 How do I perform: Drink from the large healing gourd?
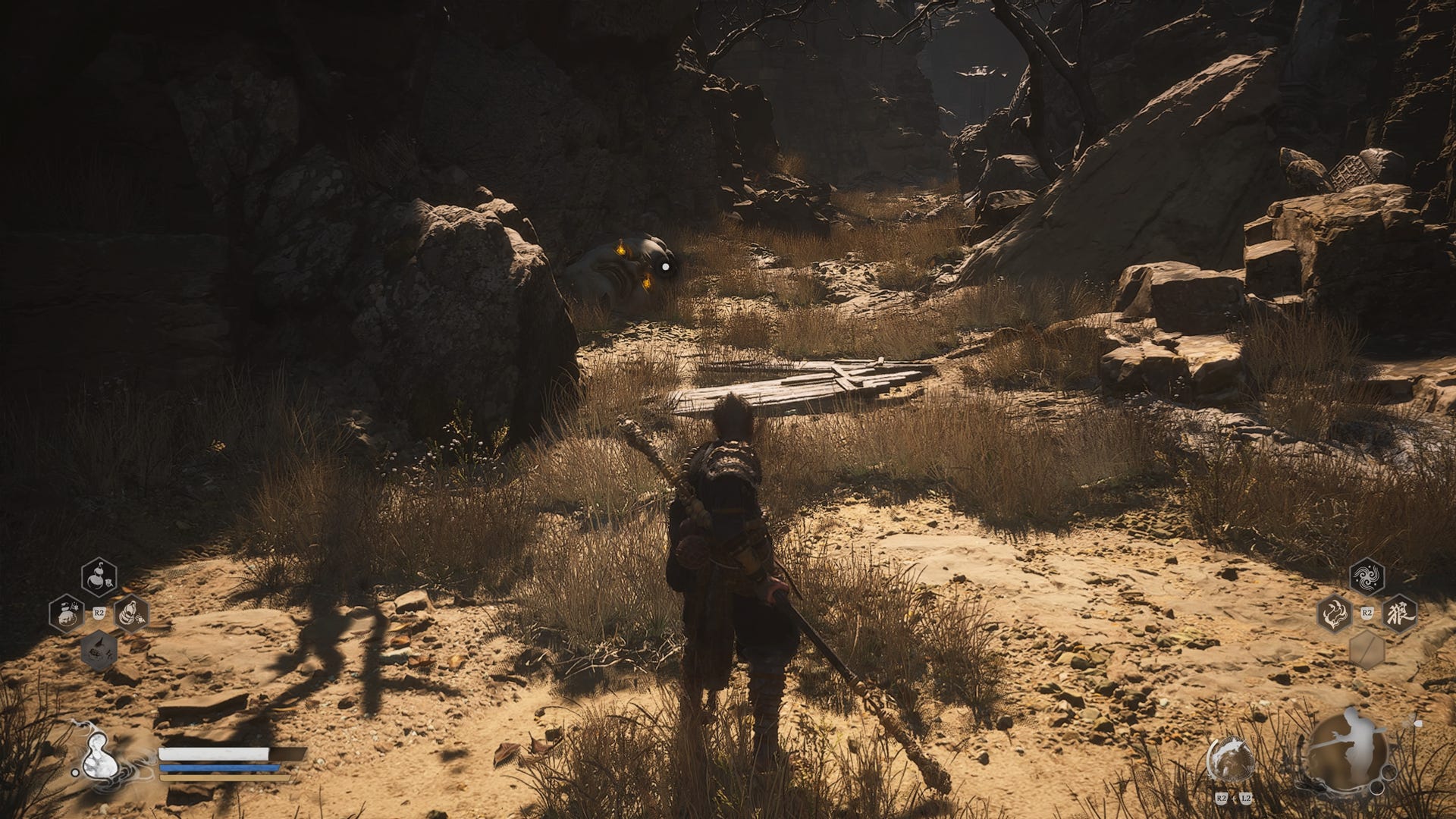click(99, 757)
